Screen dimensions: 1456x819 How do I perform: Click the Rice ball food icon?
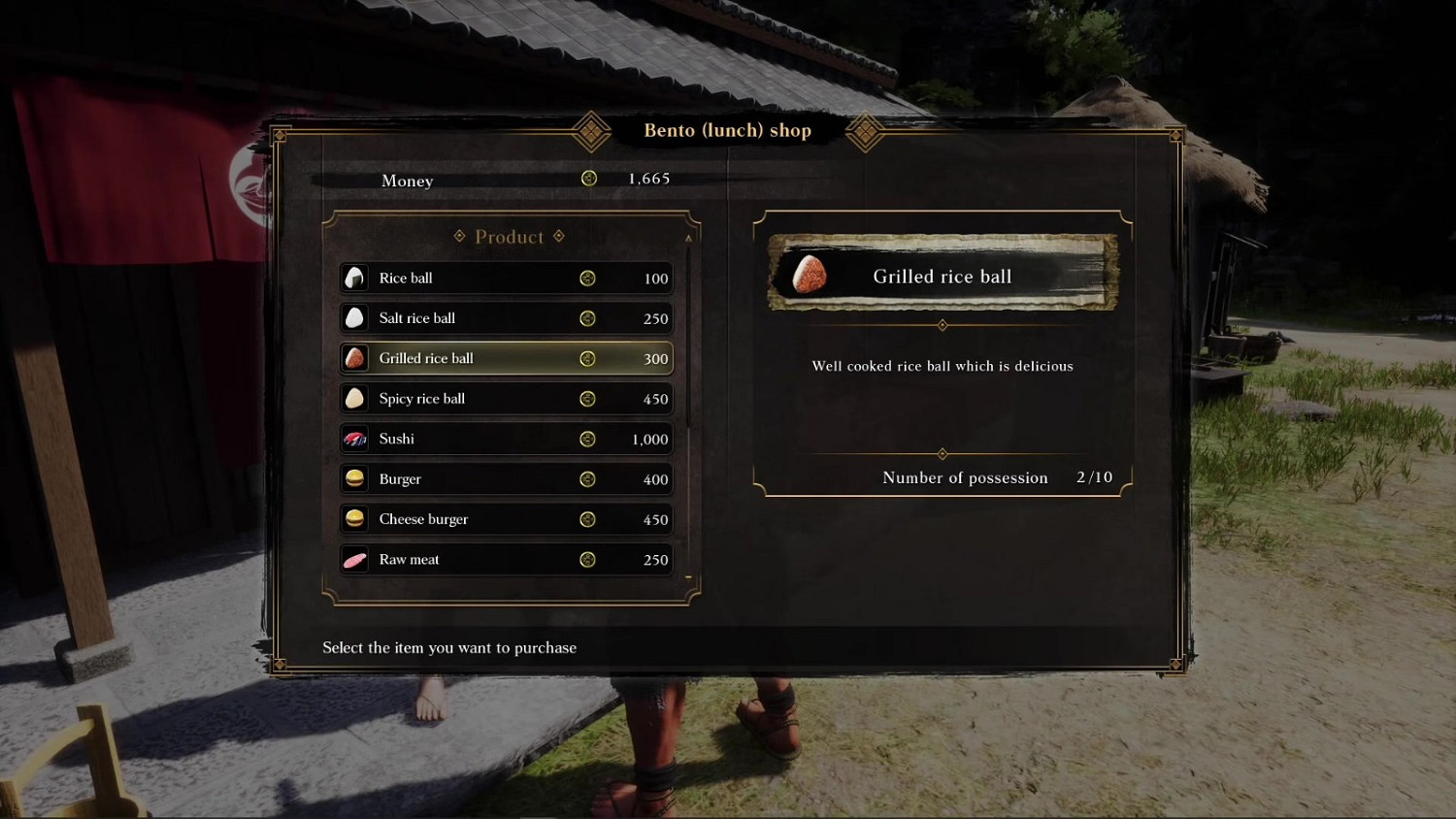(x=354, y=278)
